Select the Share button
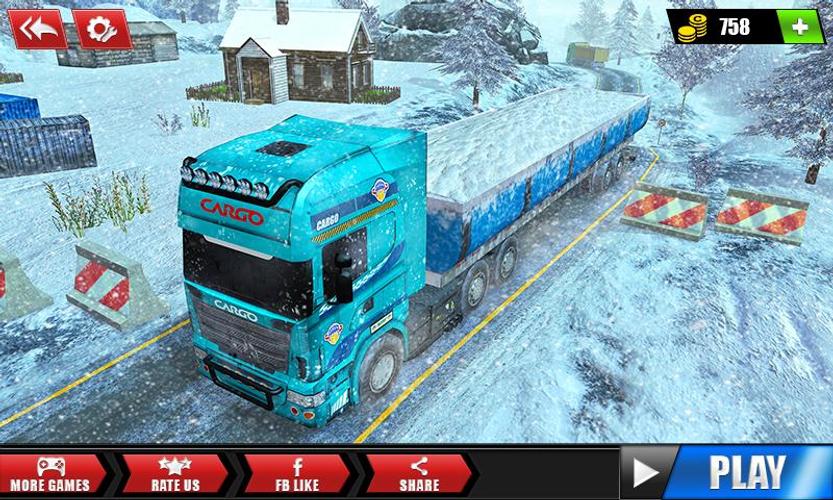Viewport: 833px width, 500px height. [x=417, y=474]
